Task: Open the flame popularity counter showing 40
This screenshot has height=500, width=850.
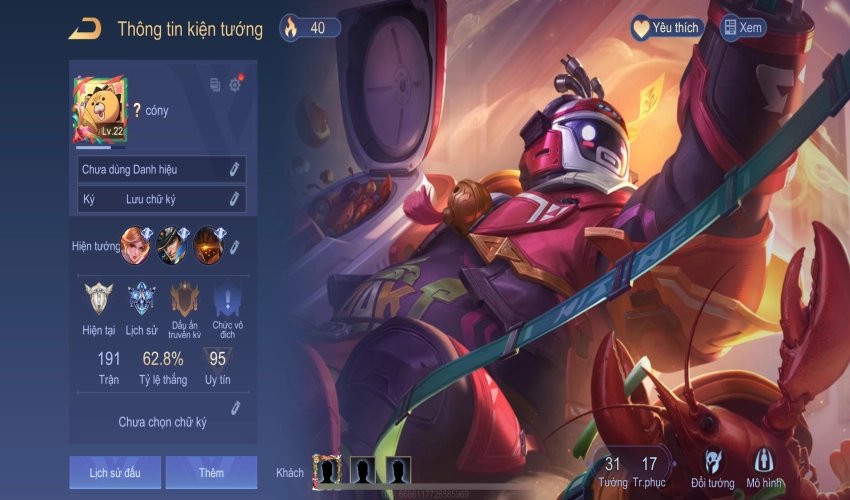Action: tap(310, 28)
